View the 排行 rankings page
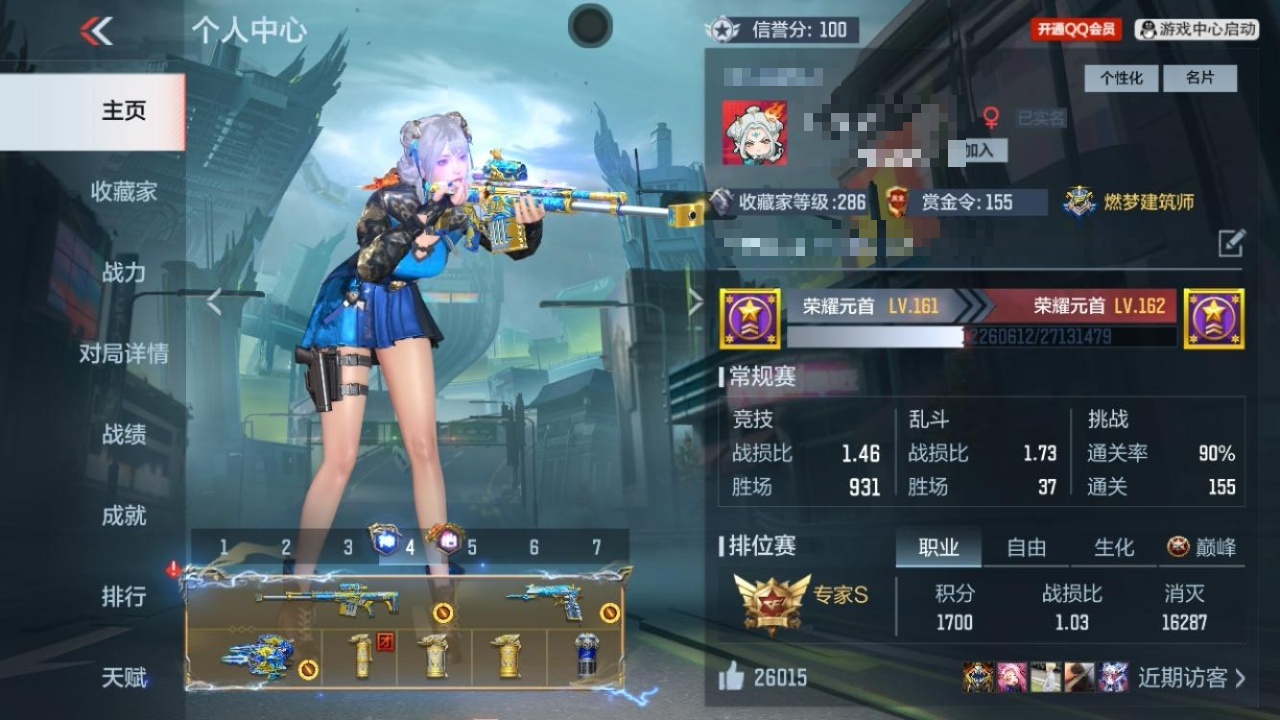1280x720 pixels. pyautogui.click(x=124, y=596)
